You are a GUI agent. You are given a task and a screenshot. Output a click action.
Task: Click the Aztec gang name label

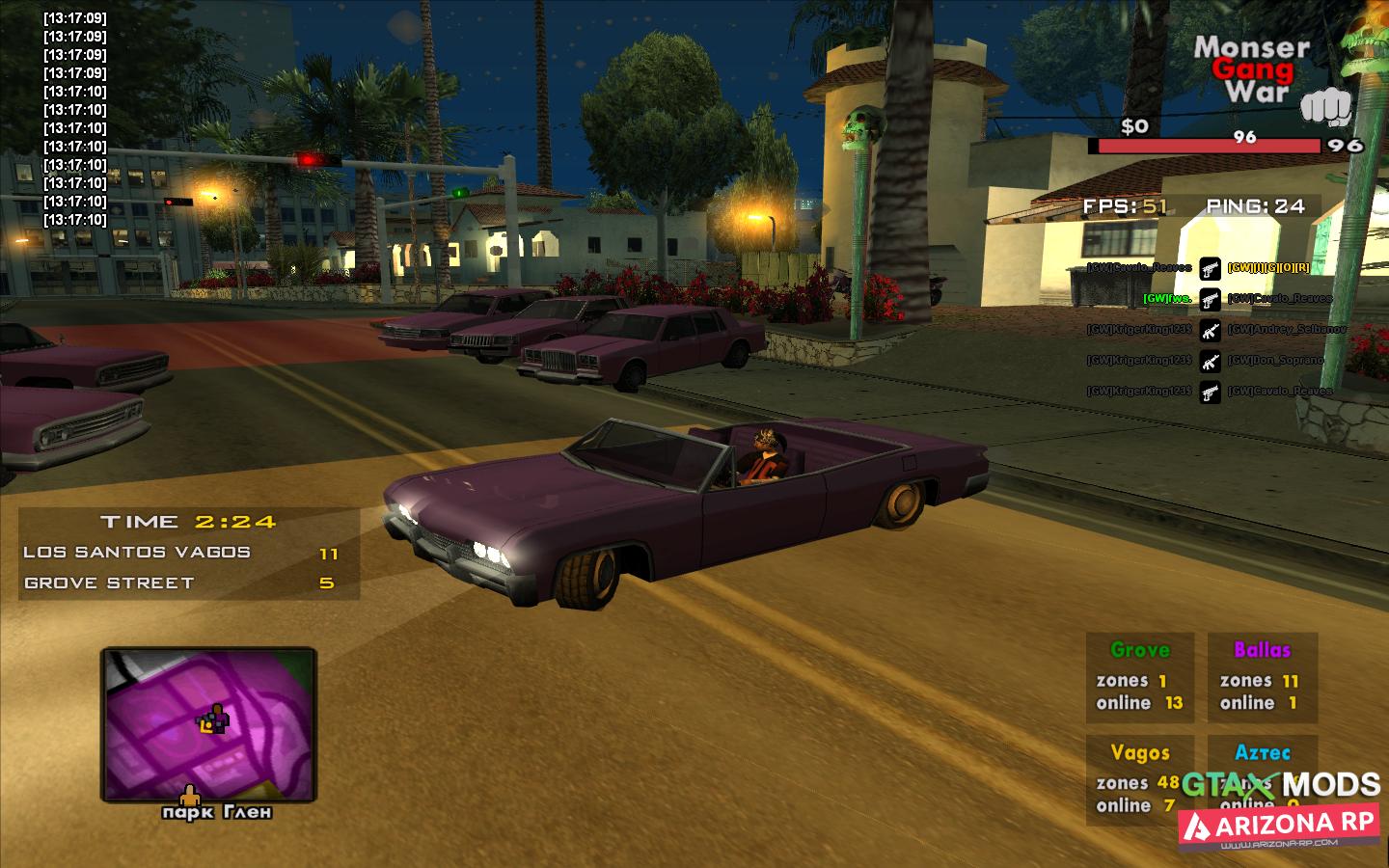tap(1262, 751)
